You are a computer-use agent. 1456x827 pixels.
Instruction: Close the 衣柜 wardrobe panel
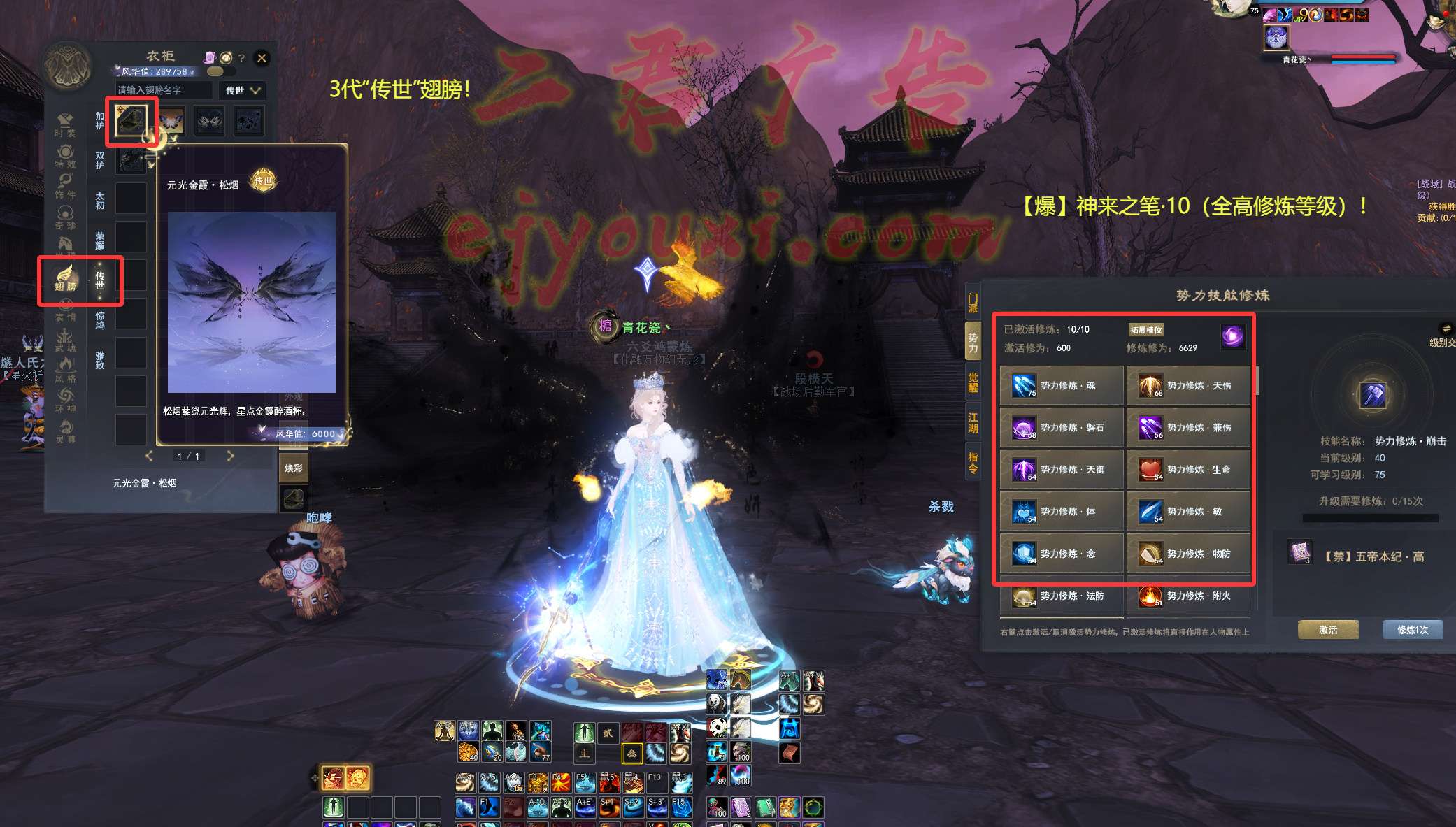tap(262, 58)
